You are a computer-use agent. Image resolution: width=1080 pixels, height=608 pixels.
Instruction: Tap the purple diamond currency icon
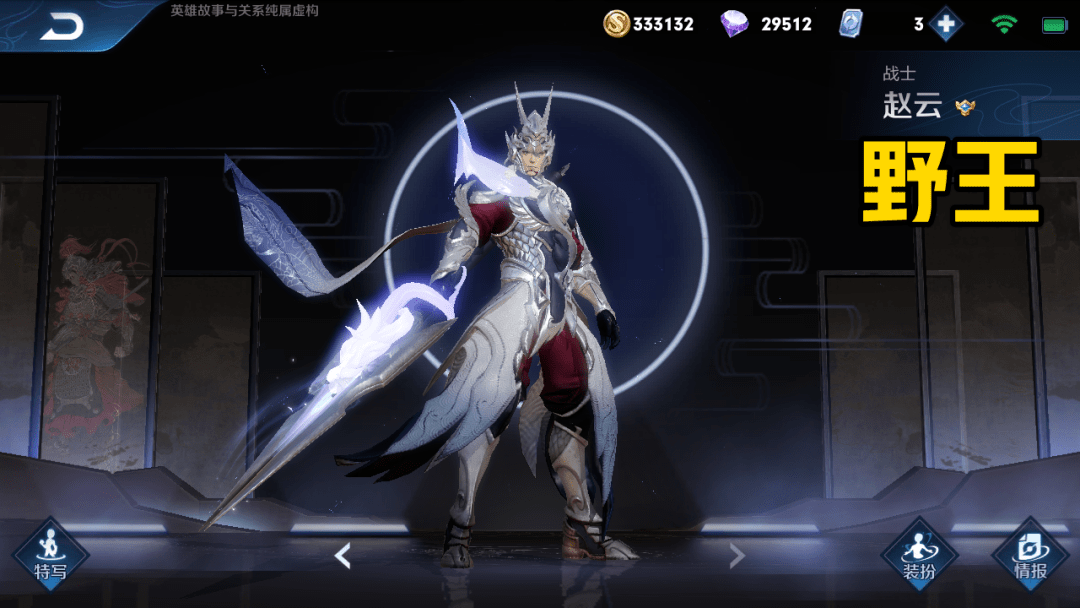pyautogui.click(x=735, y=24)
